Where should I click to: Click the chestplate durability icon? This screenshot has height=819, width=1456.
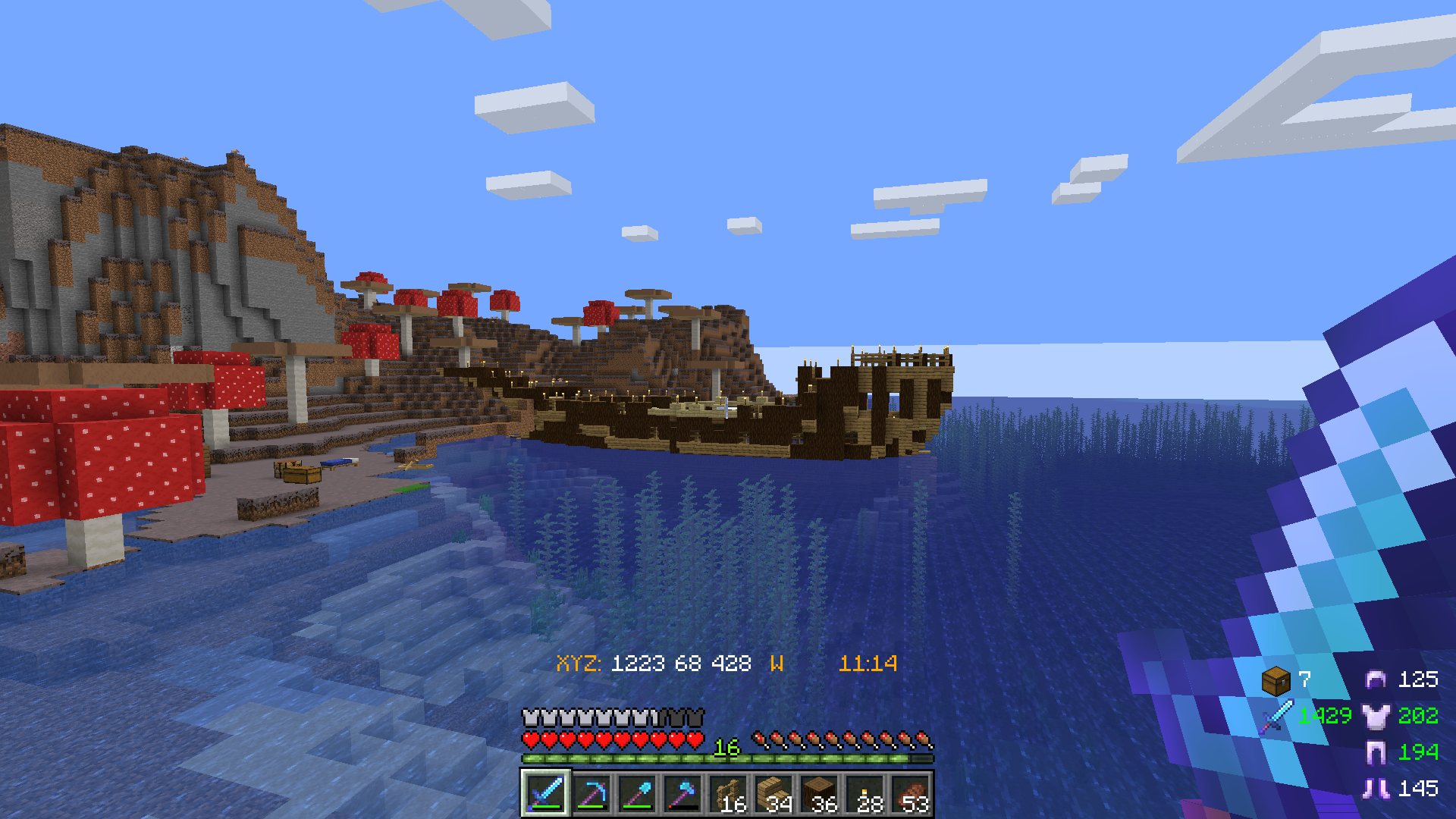click(x=1376, y=716)
